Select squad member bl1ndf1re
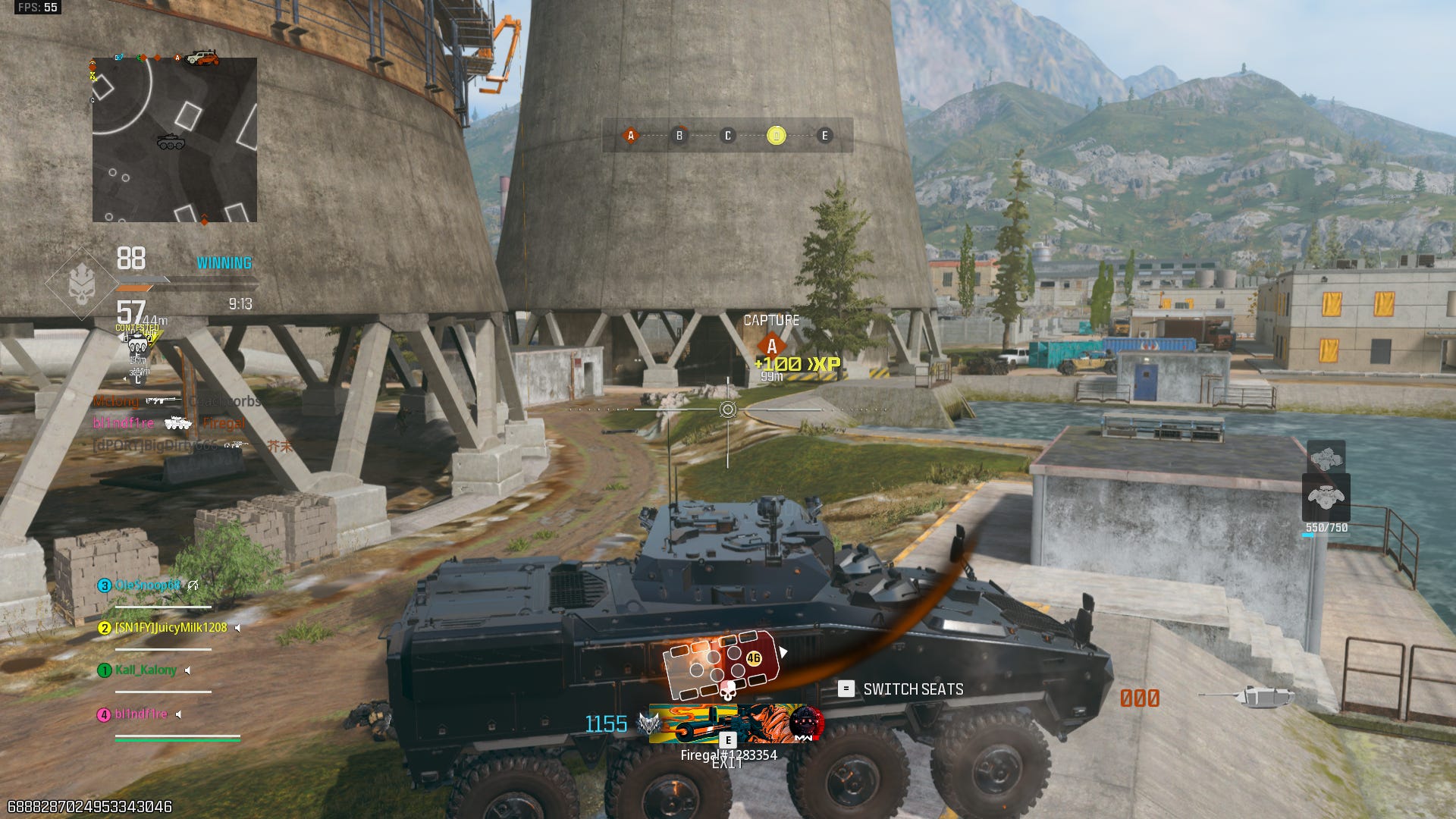Viewport: 1456px width, 819px height. 140,714
